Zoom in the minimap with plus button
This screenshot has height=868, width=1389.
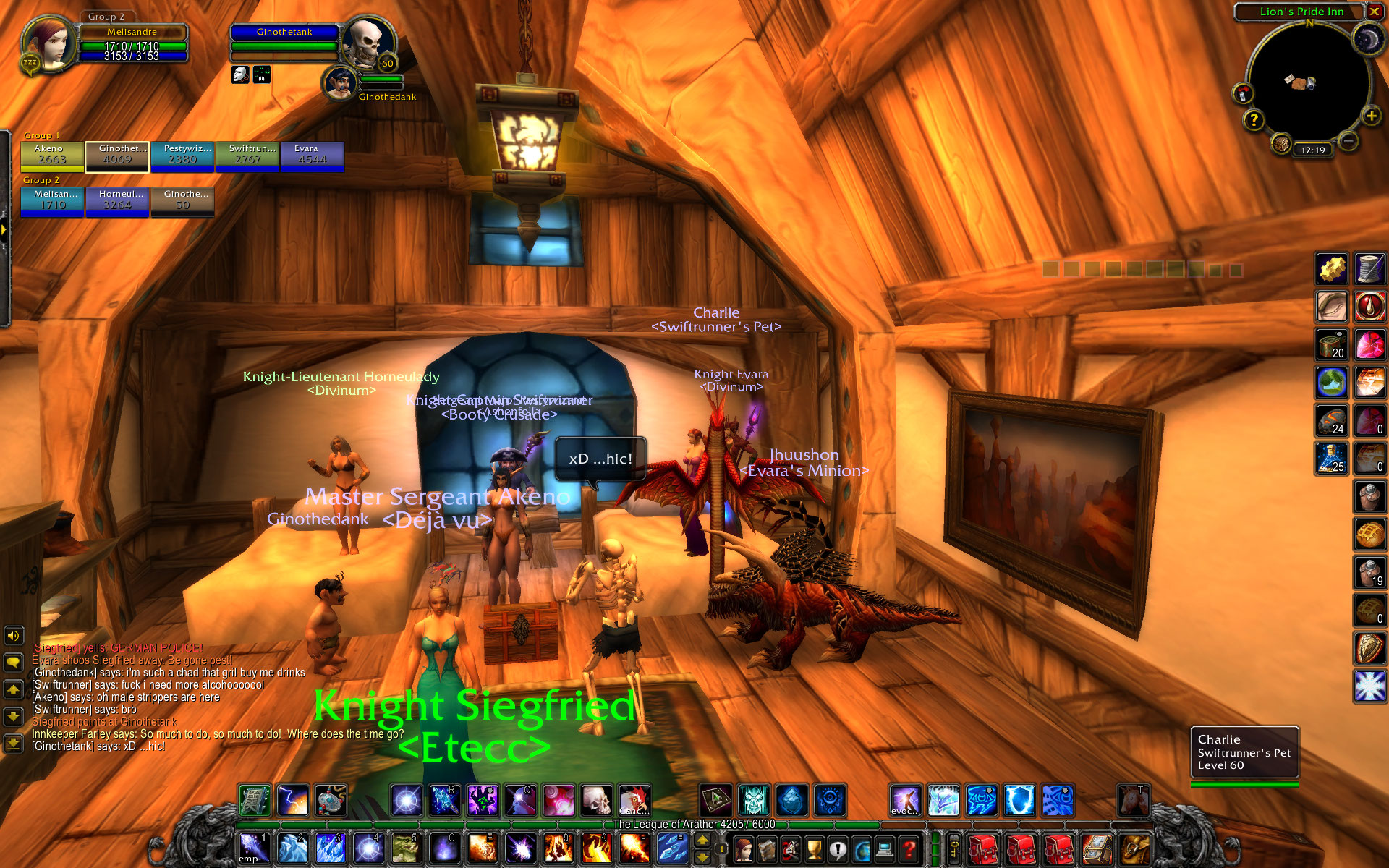(1371, 116)
